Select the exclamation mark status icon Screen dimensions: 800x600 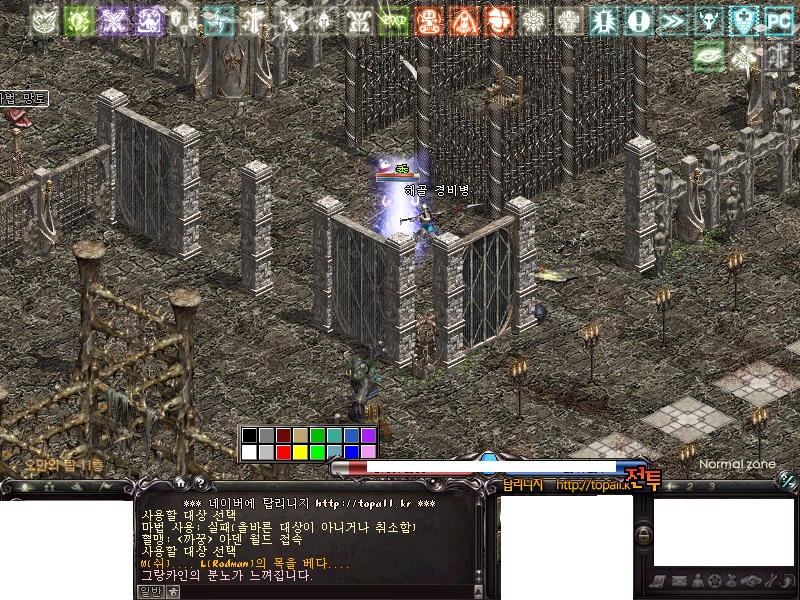(x=639, y=21)
